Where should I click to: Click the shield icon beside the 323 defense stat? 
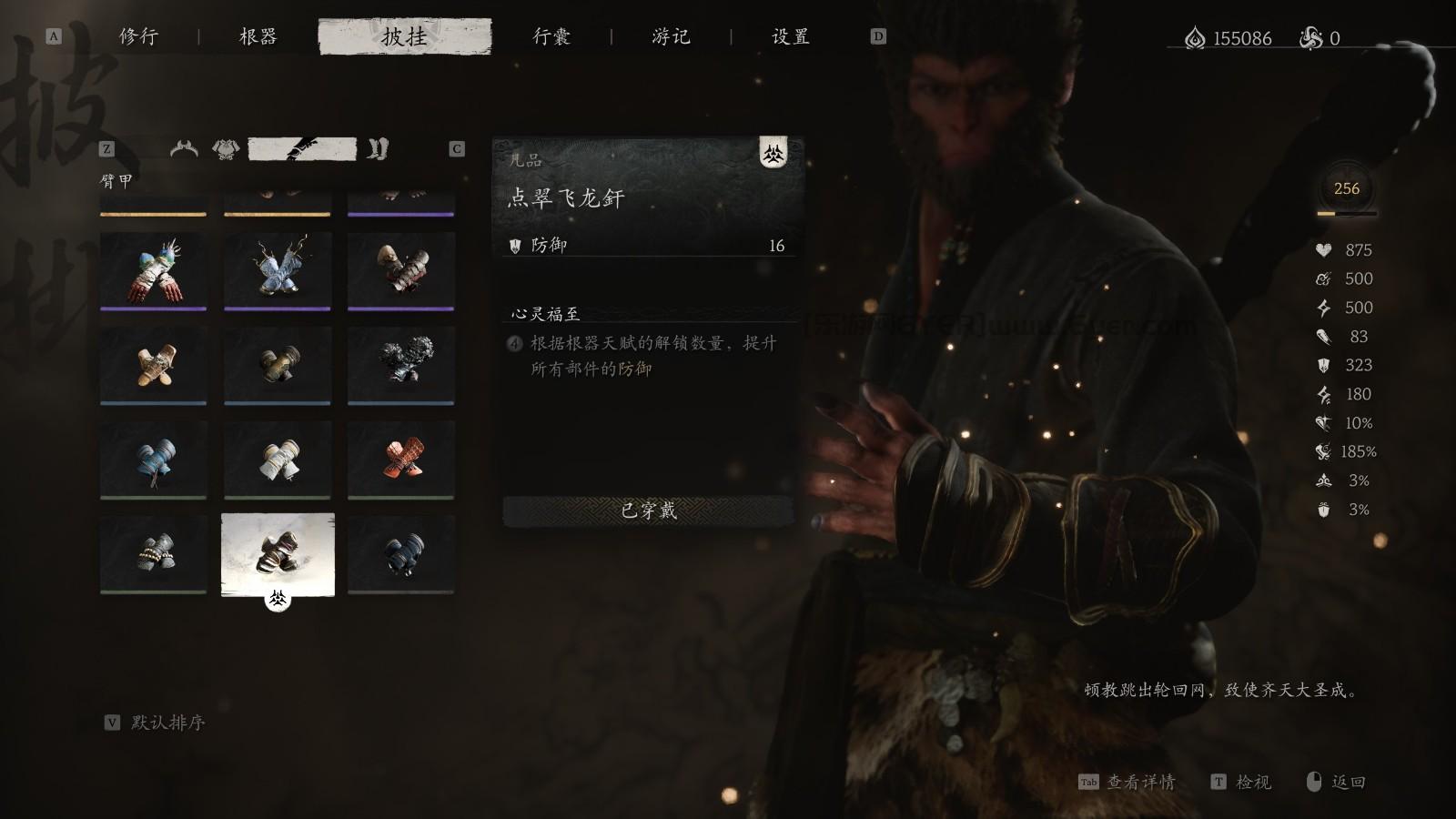point(1324,366)
